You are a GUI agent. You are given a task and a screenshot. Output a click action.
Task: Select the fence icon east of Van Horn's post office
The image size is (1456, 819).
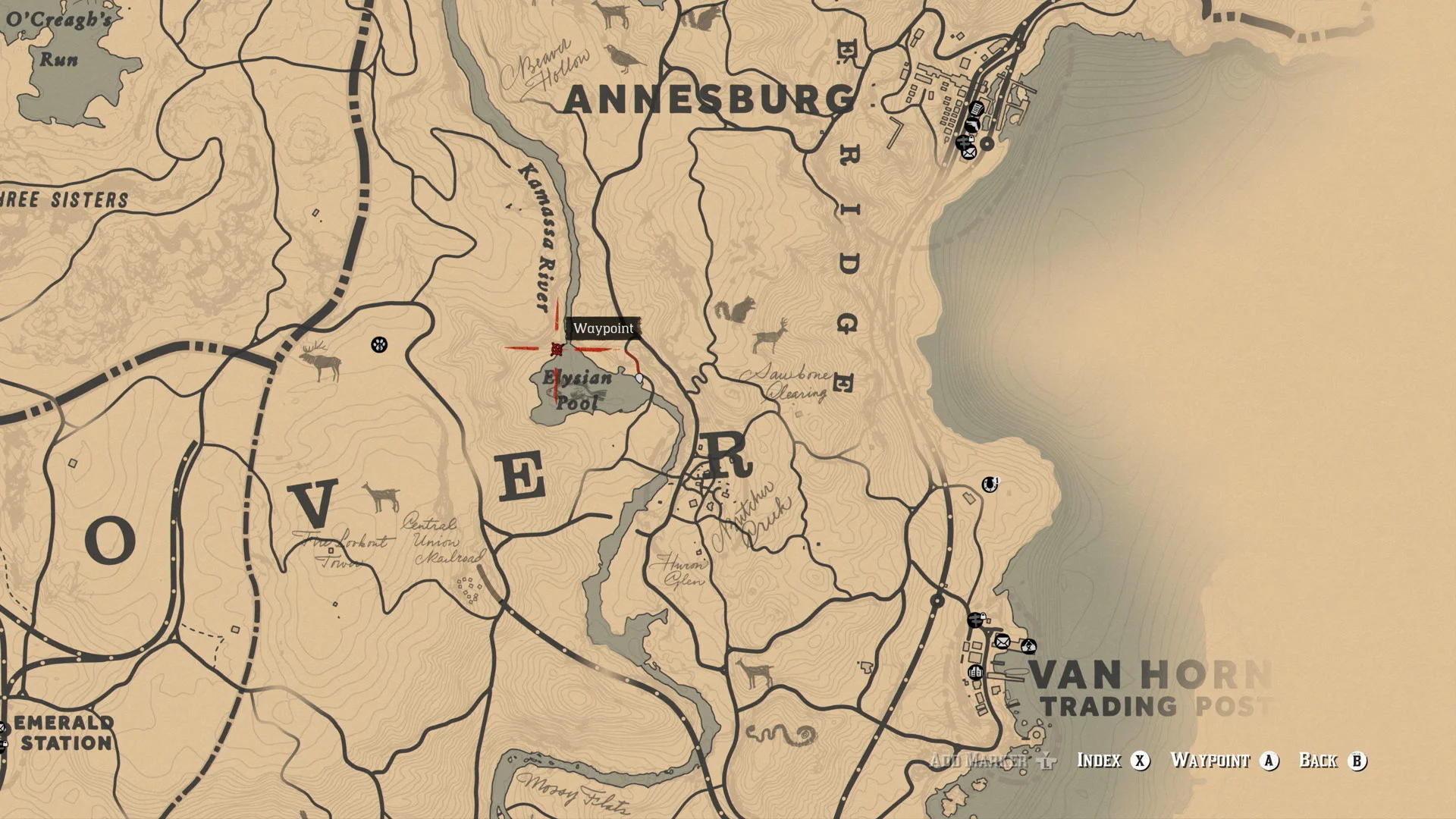(x=1029, y=645)
